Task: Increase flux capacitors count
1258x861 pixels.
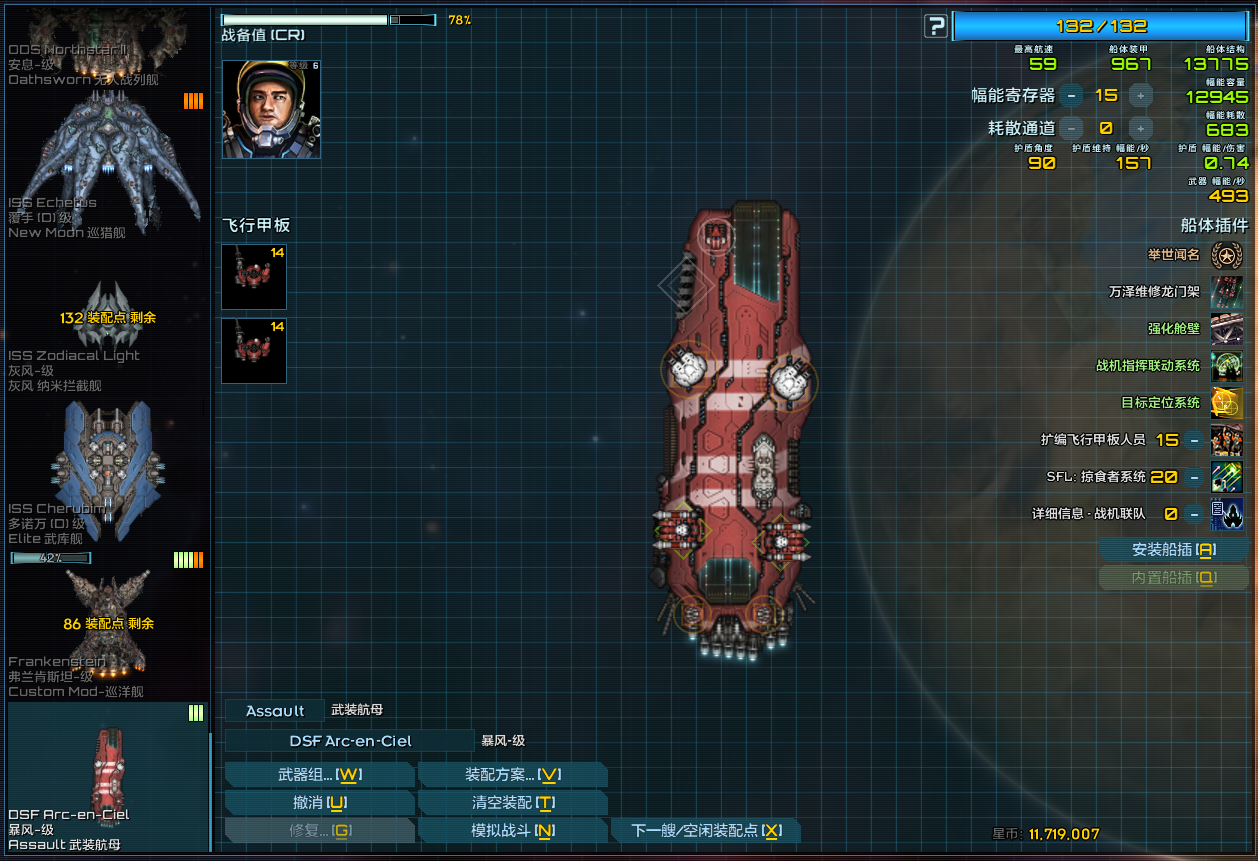Action: [x=1141, y=96]
